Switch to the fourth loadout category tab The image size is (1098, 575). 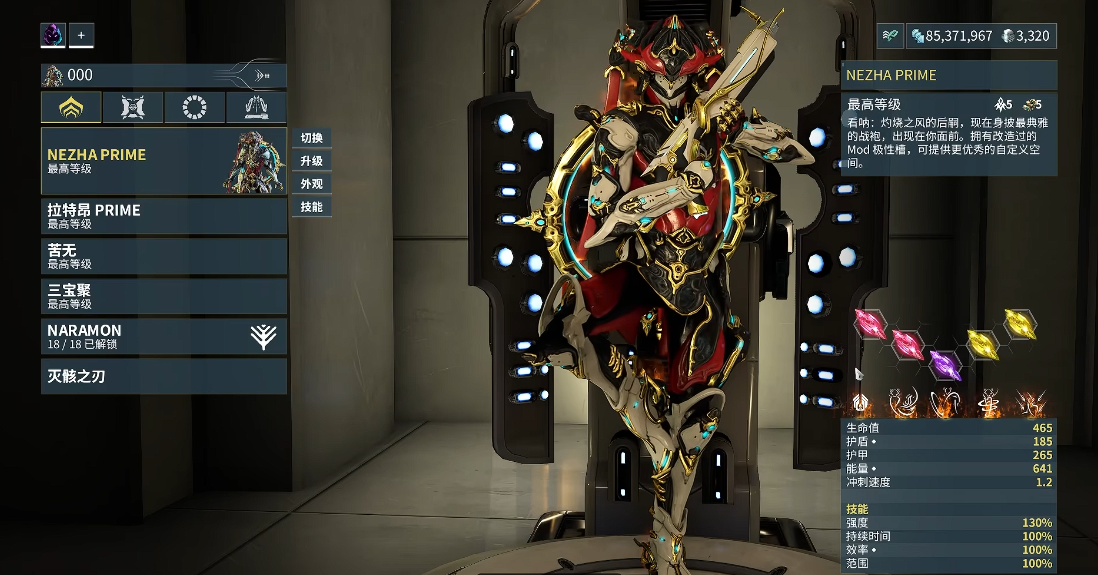tap(256, 108)
